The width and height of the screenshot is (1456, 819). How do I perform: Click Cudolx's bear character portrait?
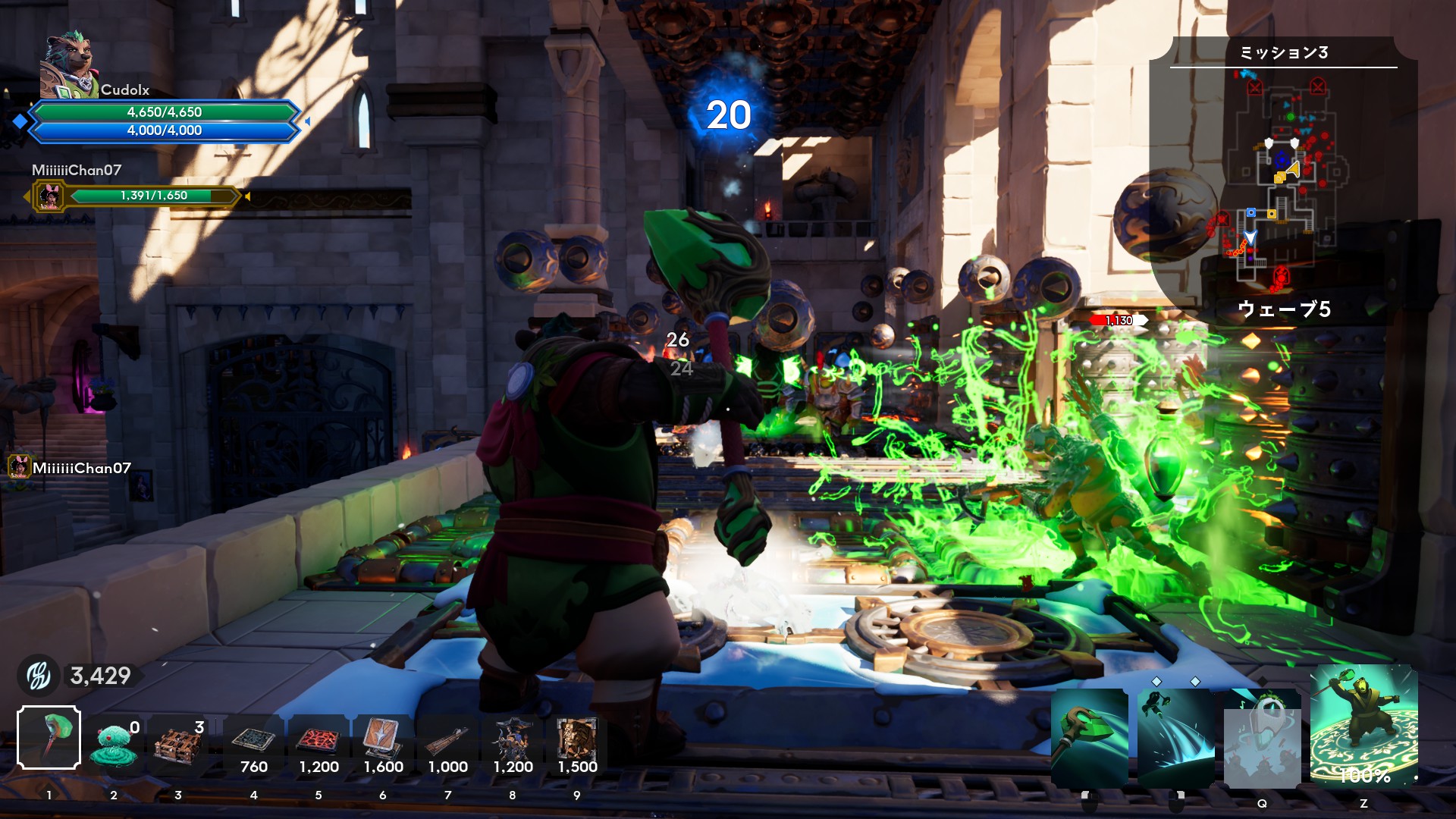[68, 67]
